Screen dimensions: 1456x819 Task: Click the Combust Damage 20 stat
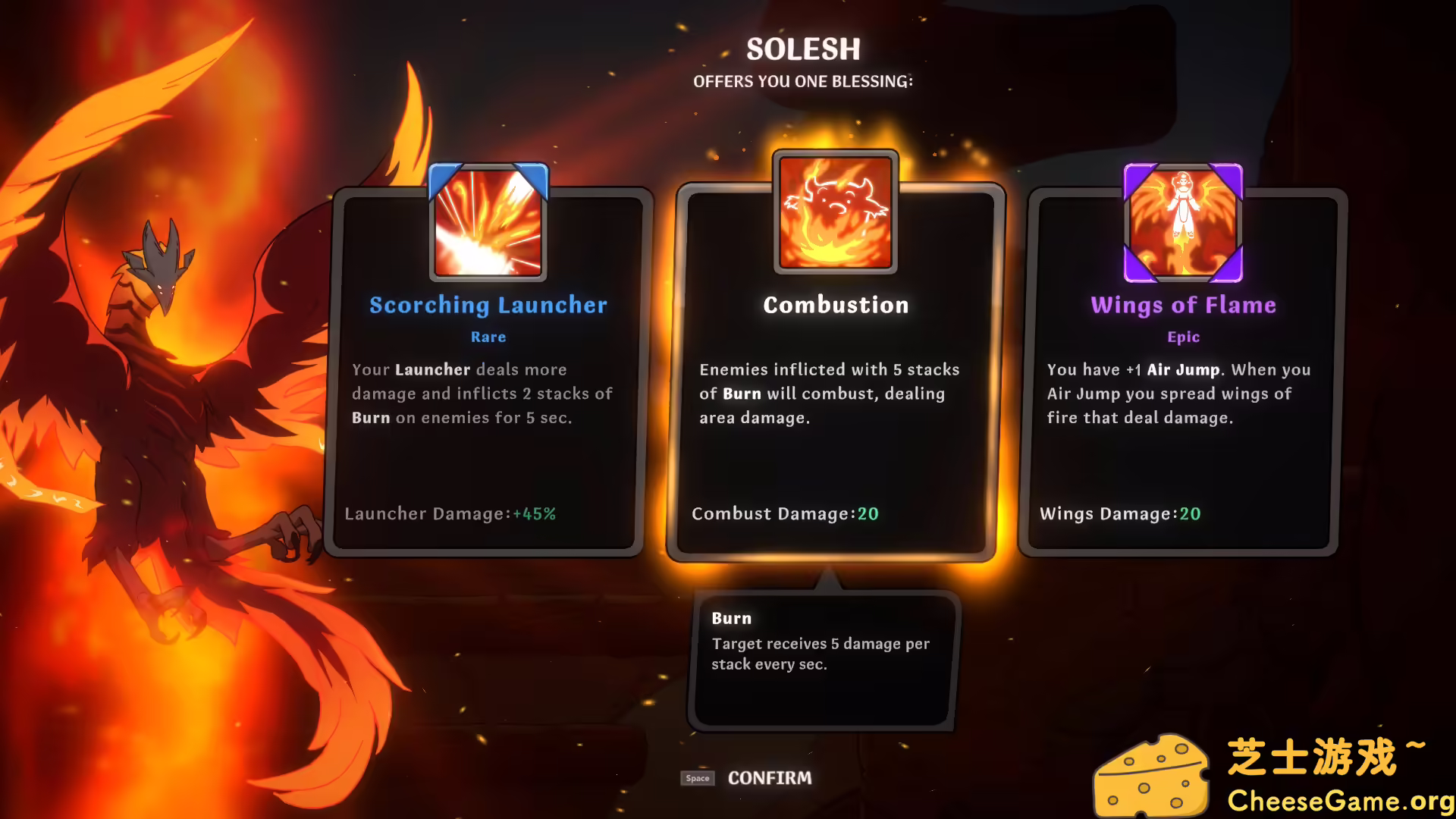coord(786,513)
